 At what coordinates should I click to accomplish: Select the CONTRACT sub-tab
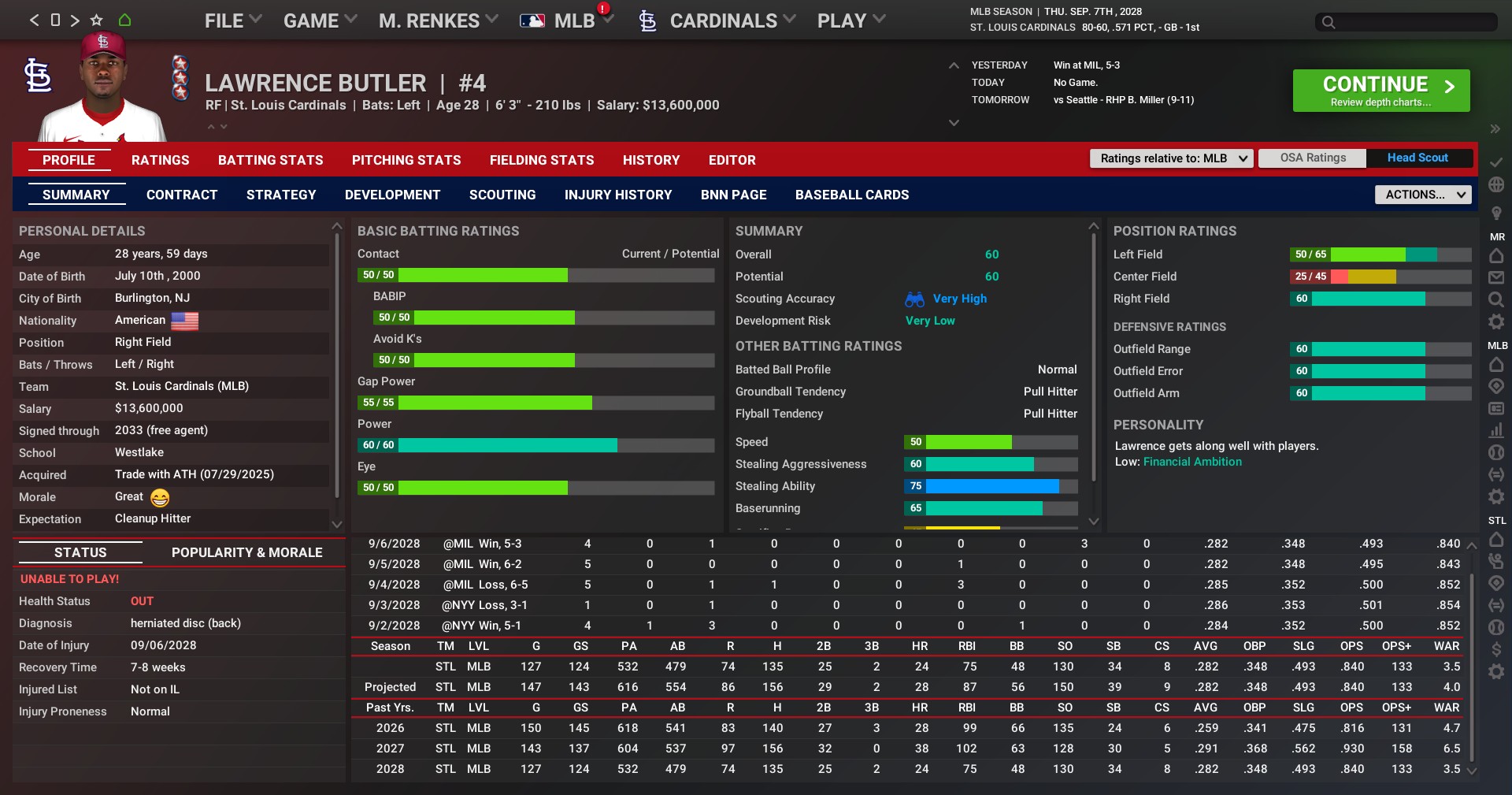point(181,195)
